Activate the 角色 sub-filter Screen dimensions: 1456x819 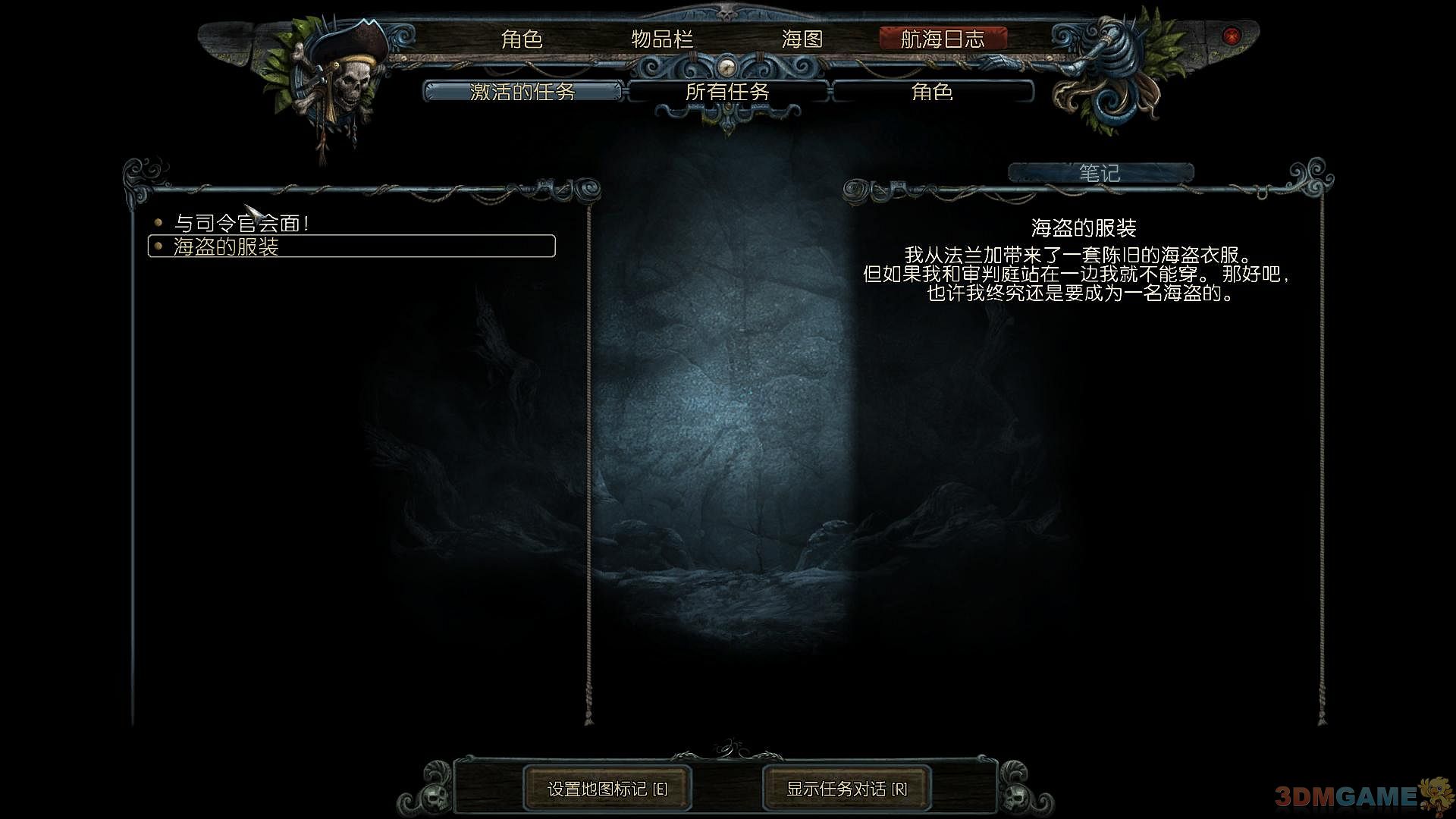click(933, 93)
